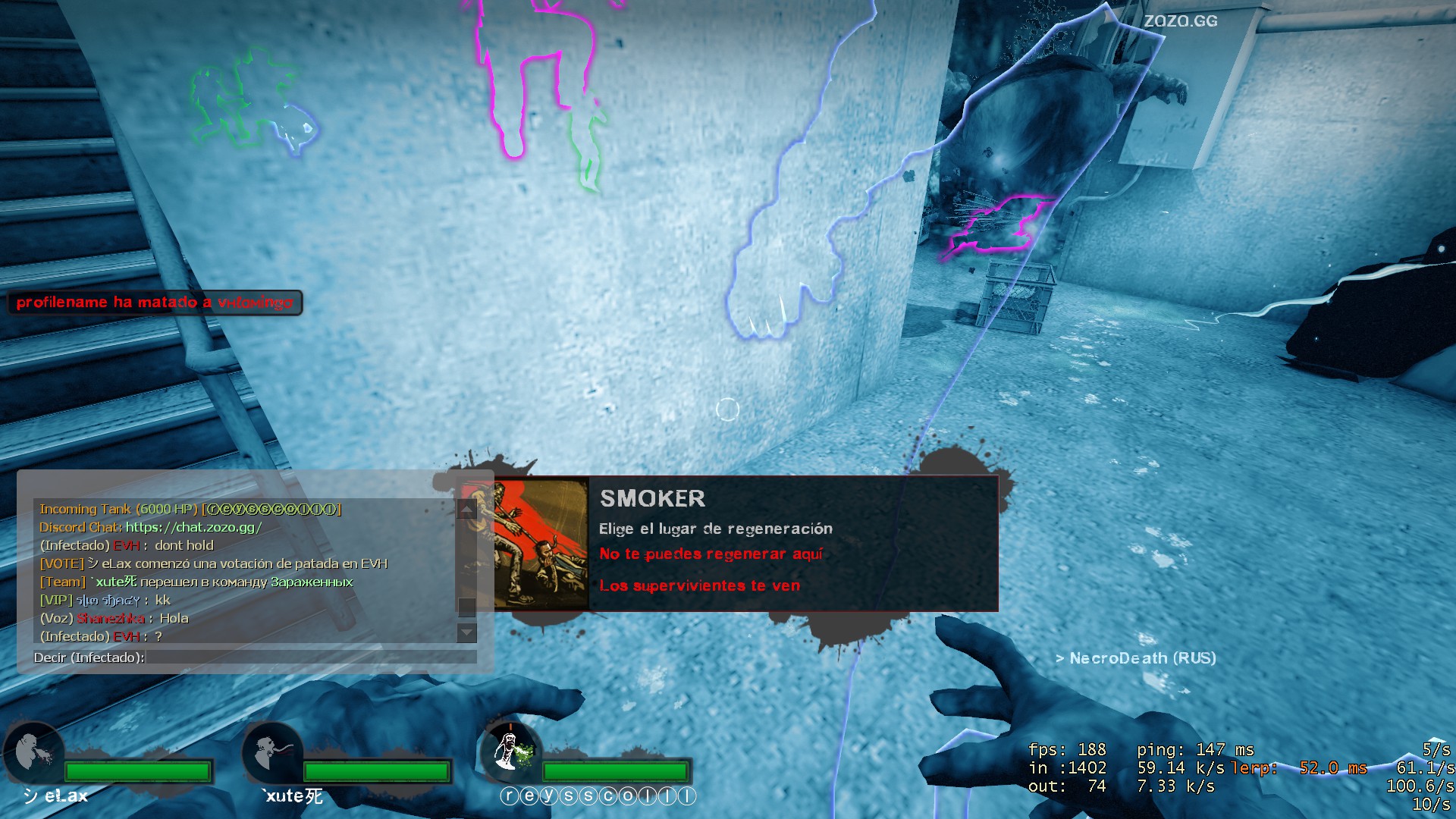Viewport: 1456px width, 819px height.
Task: Click the Smoker spawn info image
Action: [x=541, y=543]
